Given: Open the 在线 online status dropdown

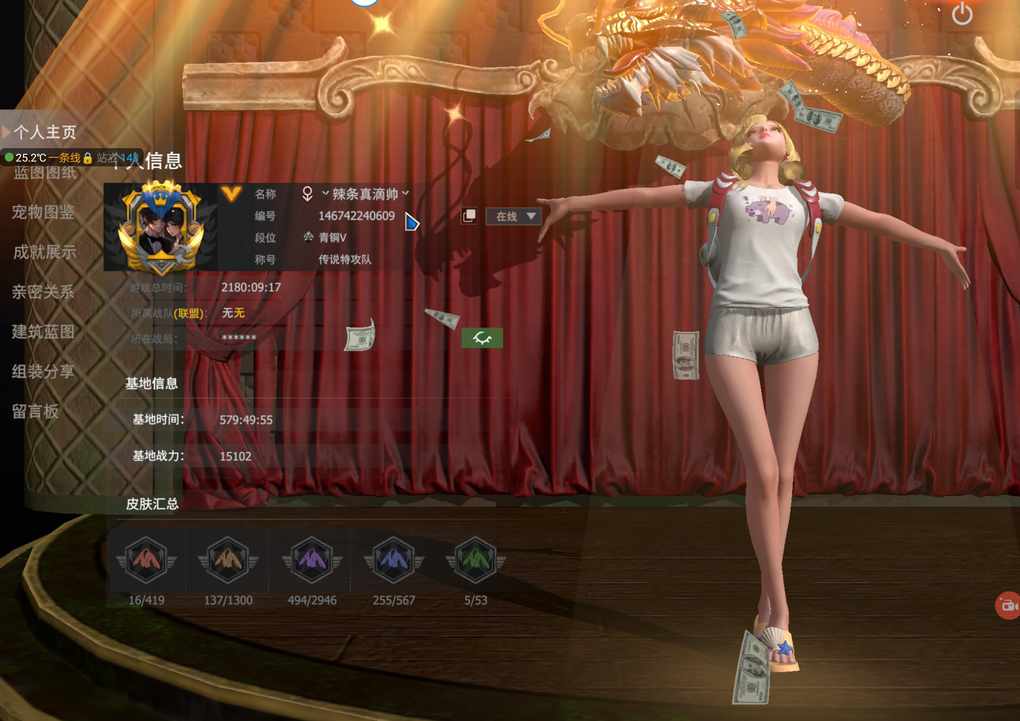Looking at the screenshot, I should 513,216.
